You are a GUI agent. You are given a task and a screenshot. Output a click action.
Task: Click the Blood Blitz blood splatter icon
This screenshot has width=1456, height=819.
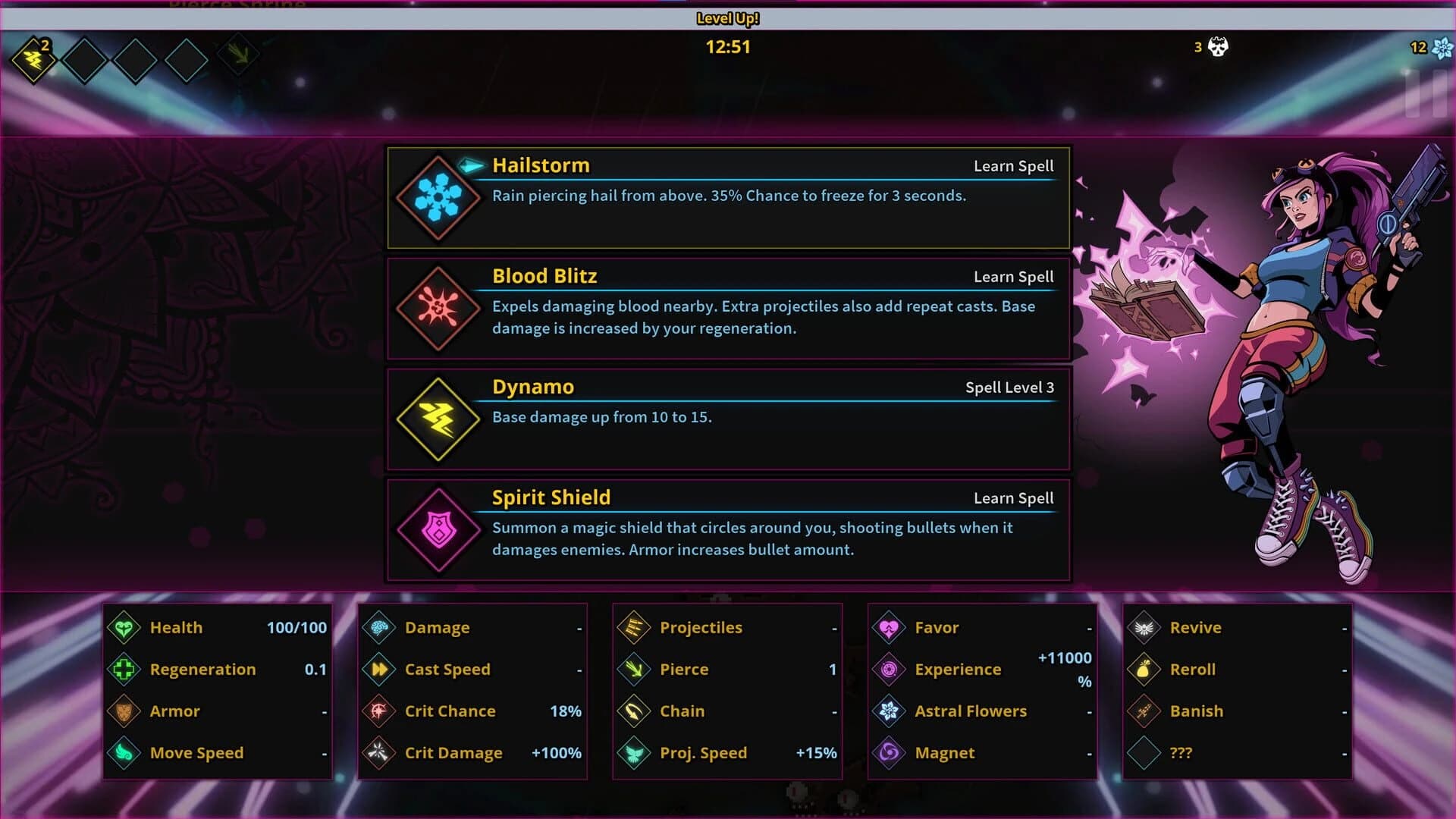coord(437,309)
